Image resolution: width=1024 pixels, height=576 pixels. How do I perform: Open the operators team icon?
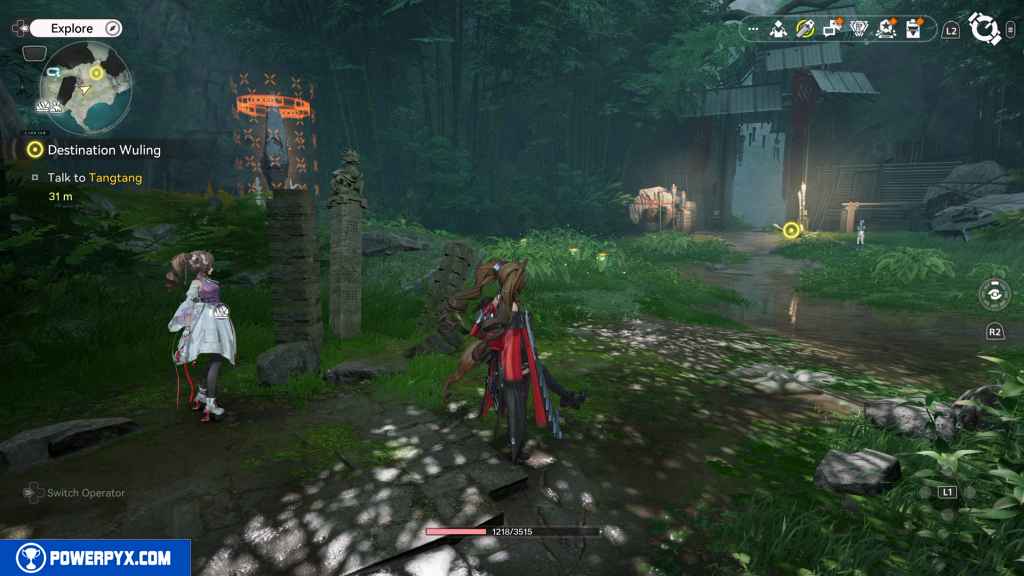click(x=778, y=30)
